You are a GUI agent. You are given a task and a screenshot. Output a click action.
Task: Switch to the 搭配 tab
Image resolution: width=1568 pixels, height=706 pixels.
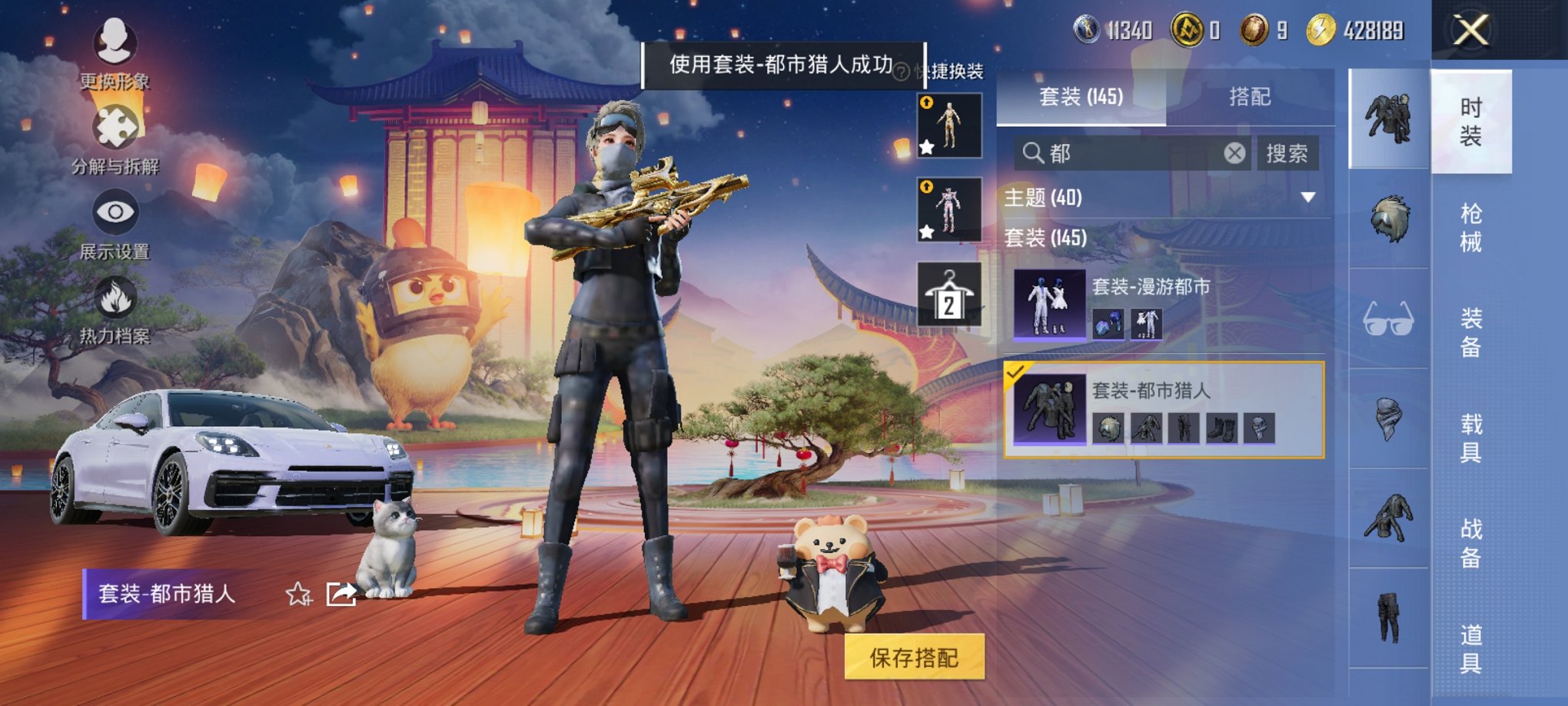pyautogui.click(x=1249, y=95)
